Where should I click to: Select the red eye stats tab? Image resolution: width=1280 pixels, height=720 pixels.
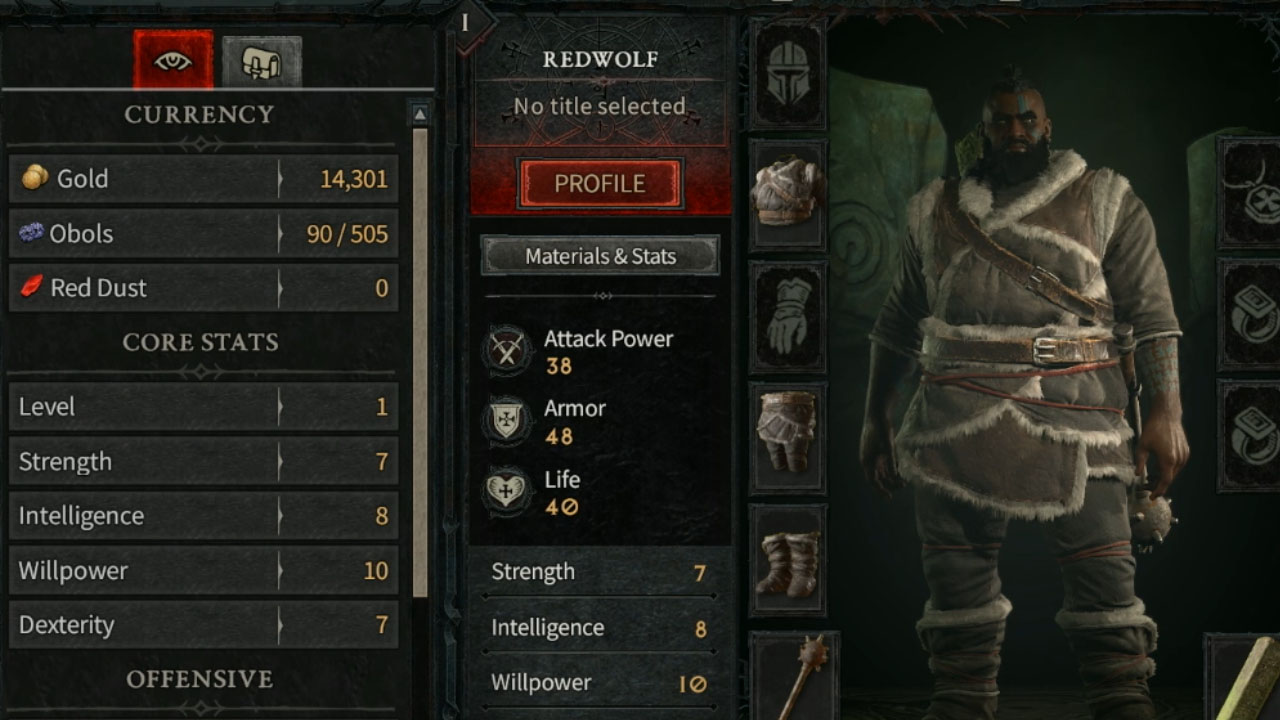pos(173,60)
